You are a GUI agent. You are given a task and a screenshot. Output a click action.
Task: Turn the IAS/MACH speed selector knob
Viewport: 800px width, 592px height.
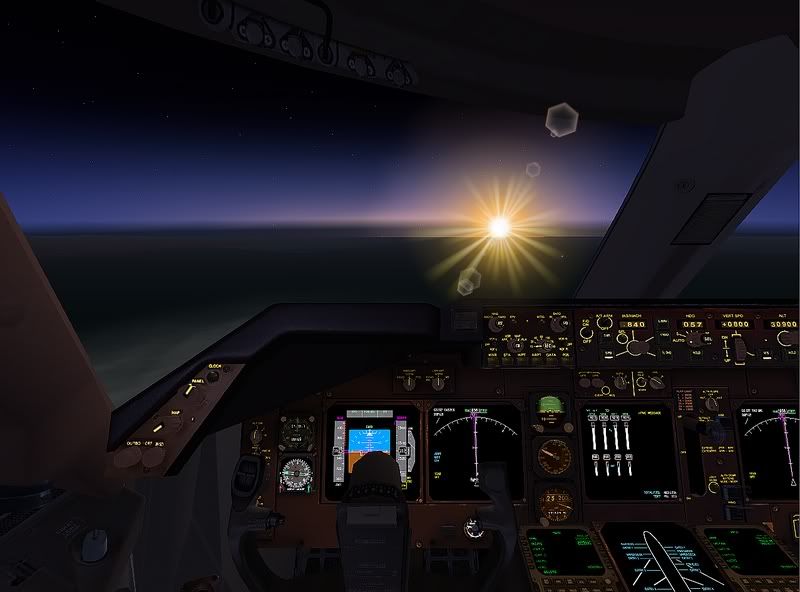632,346
